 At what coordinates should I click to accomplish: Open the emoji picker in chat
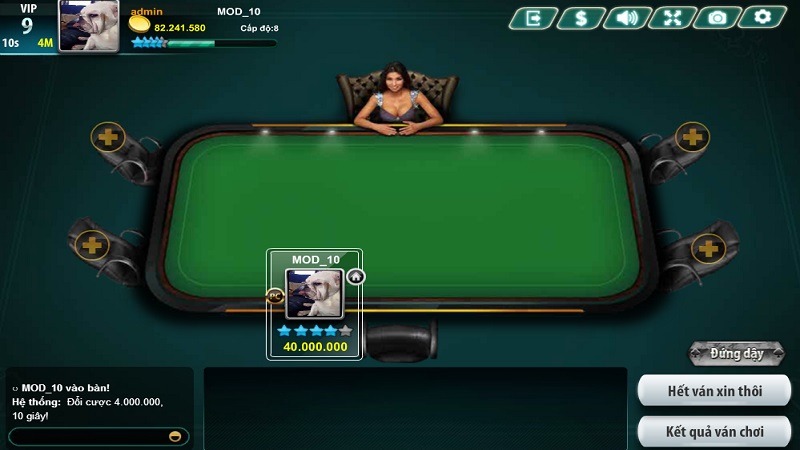(177, 437)
